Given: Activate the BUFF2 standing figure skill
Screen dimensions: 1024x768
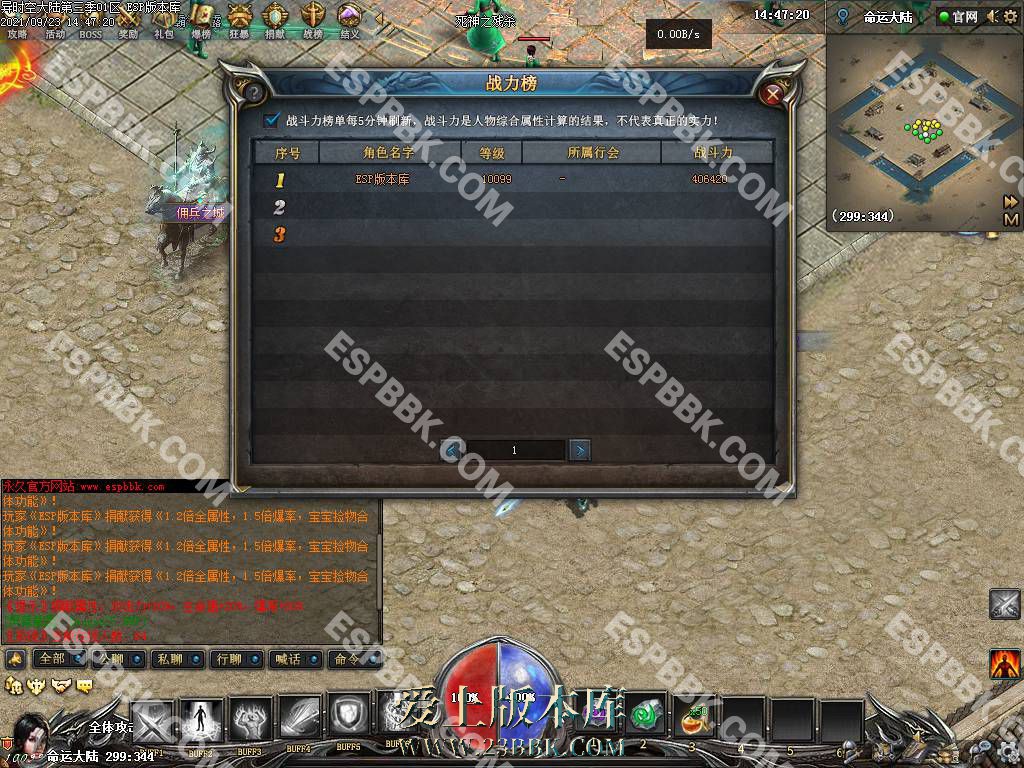Looking at the screenshot, I should [201, 720].
